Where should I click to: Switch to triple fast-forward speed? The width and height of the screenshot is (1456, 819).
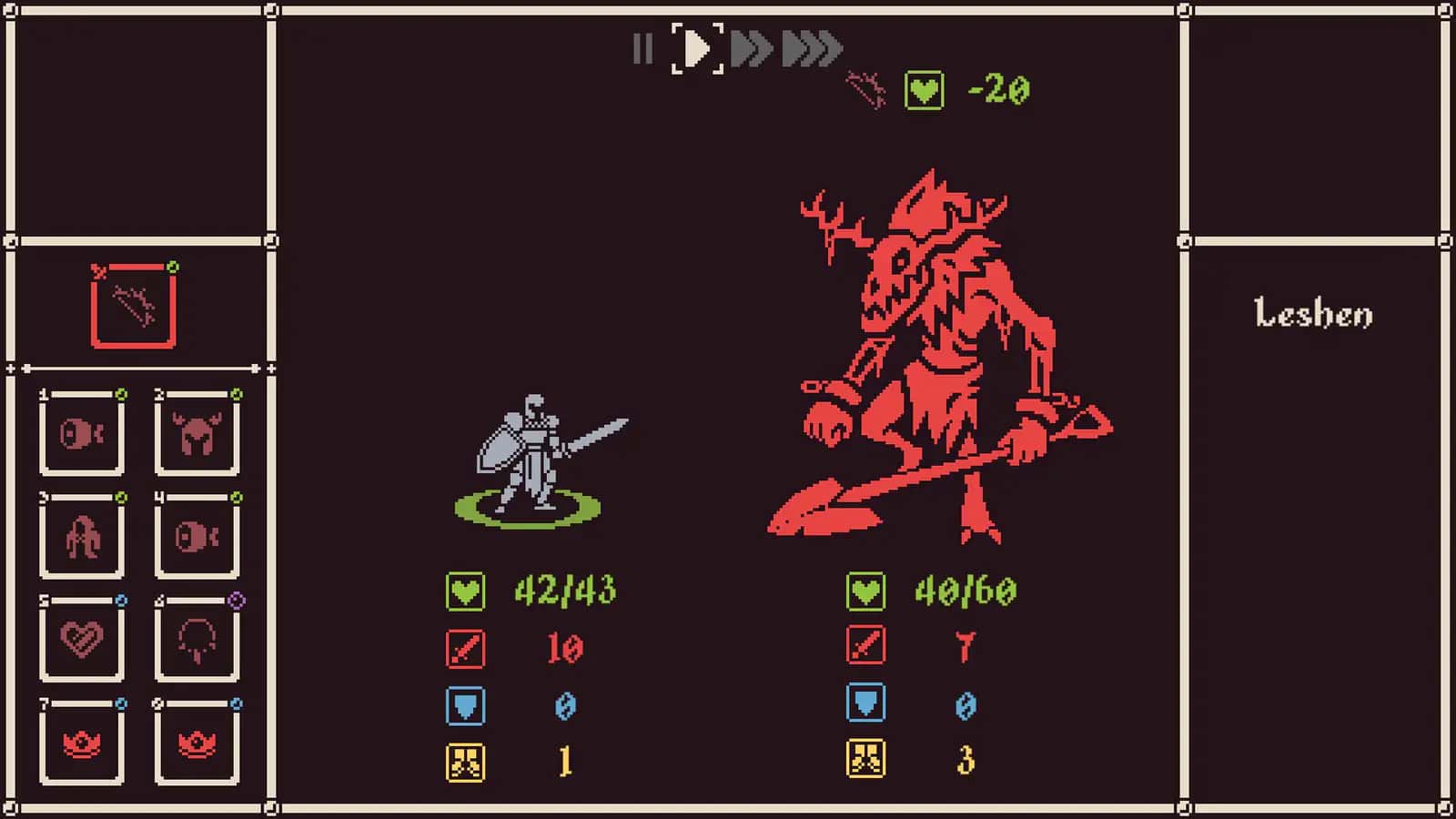click(812, 49)
